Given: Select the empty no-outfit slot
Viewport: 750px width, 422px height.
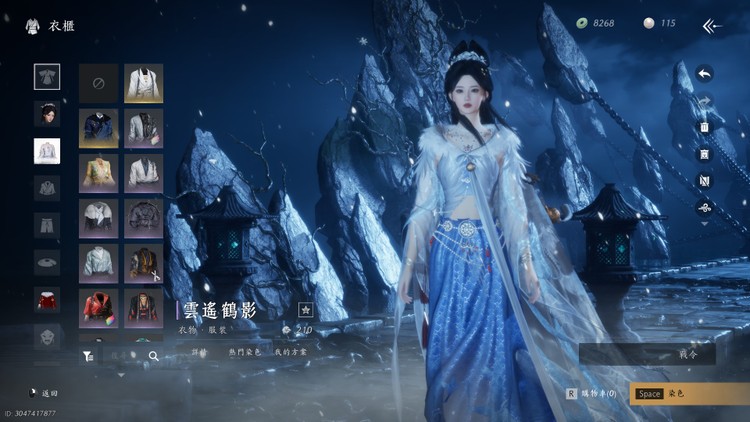Looking at the screenshot, I should point(99,84).
